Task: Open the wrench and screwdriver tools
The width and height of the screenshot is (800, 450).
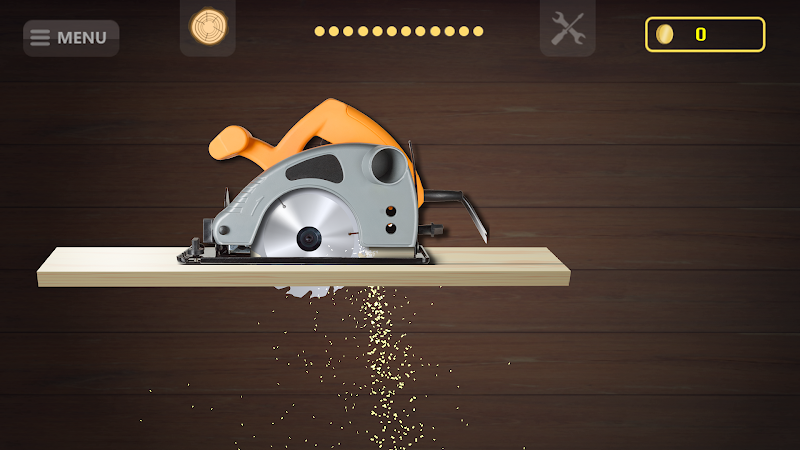Action: (567, 28)
